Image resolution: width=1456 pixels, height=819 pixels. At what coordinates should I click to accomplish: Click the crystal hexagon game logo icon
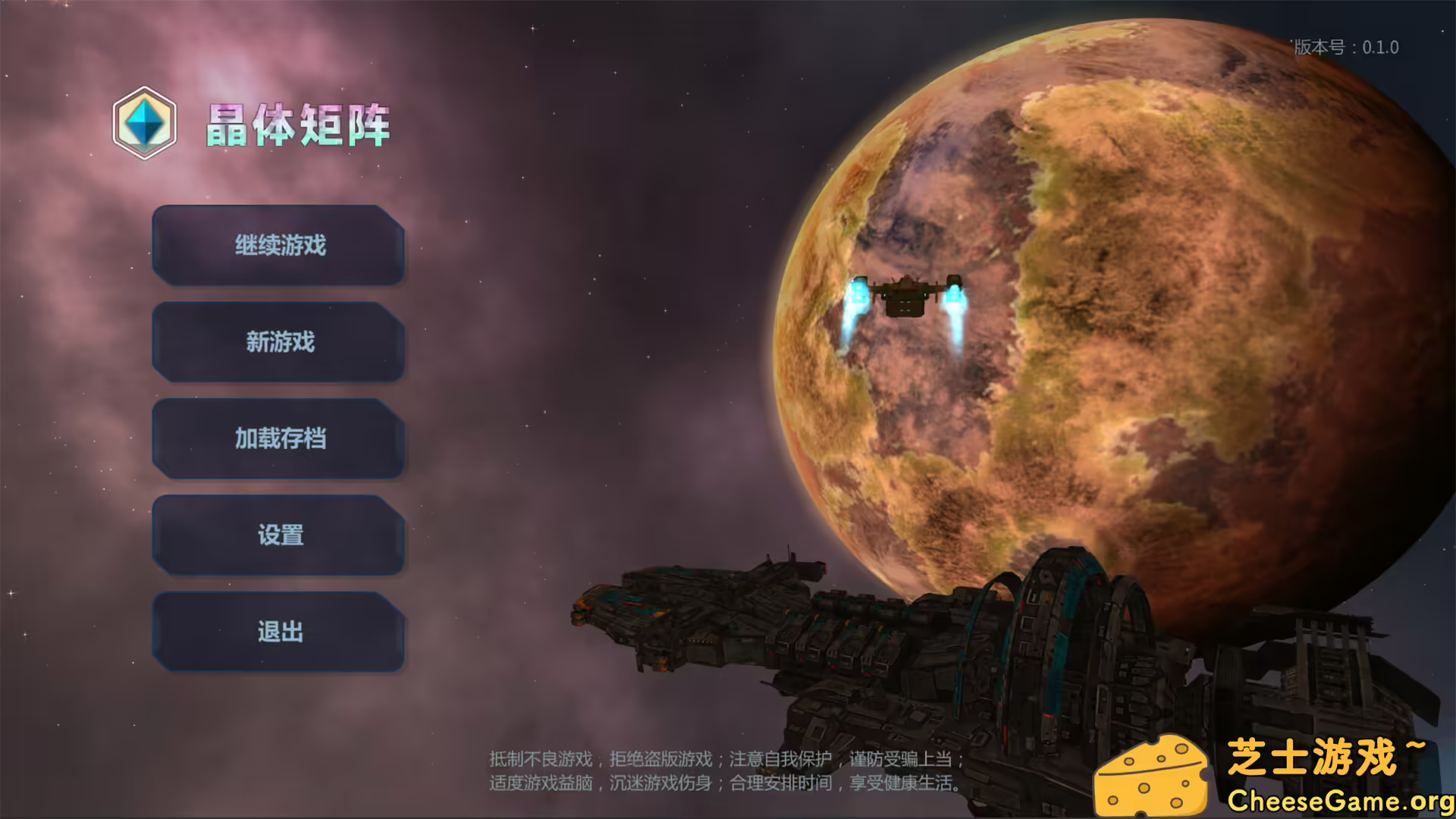[144, 121]
